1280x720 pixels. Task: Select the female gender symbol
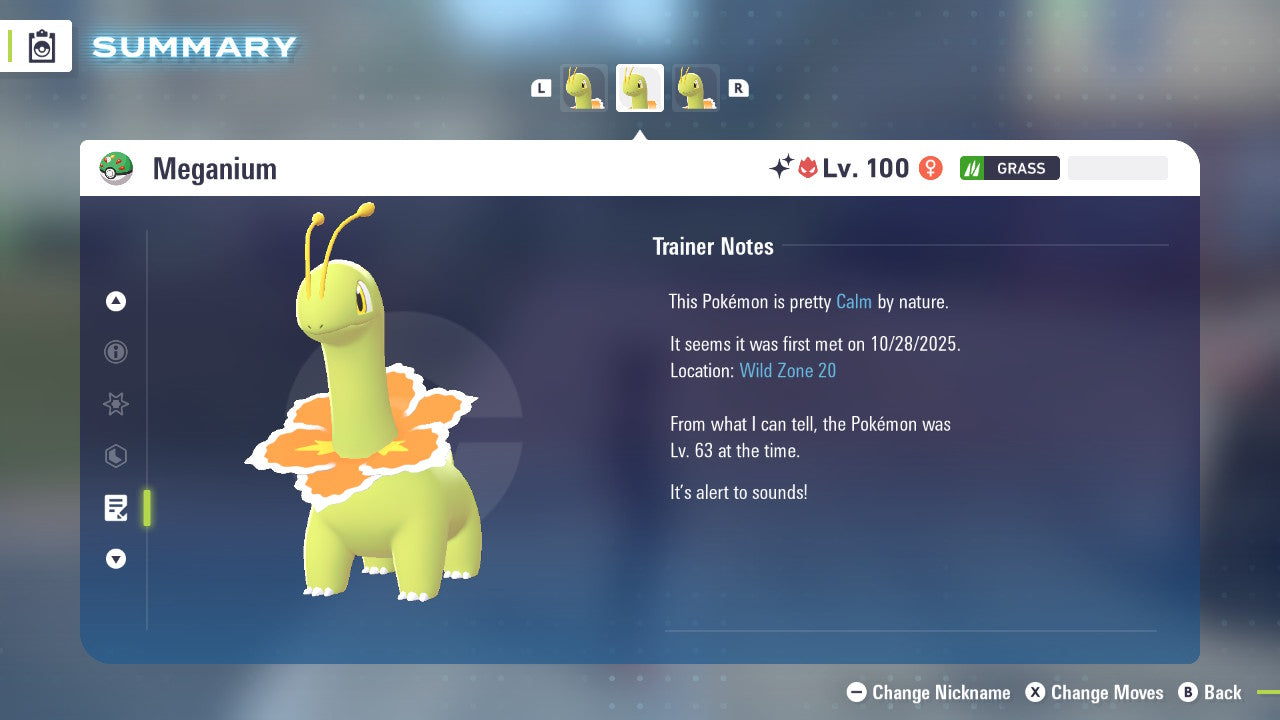[x=931, y=168]
